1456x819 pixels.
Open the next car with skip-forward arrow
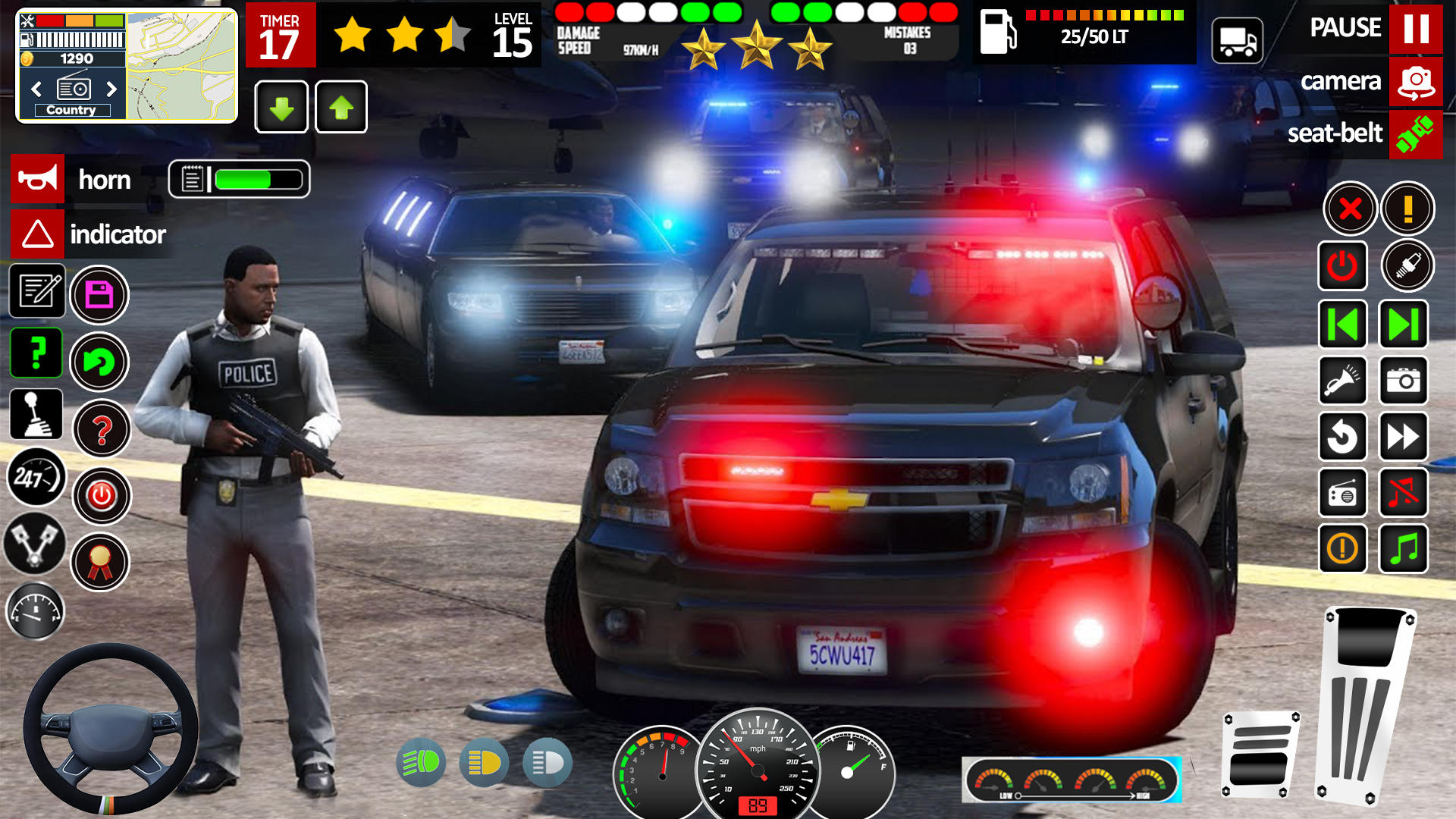pos(1404,326)
